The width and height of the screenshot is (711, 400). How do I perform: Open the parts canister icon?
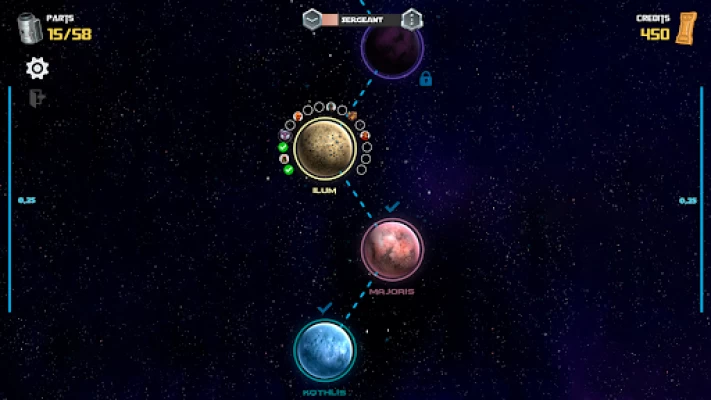29,28
